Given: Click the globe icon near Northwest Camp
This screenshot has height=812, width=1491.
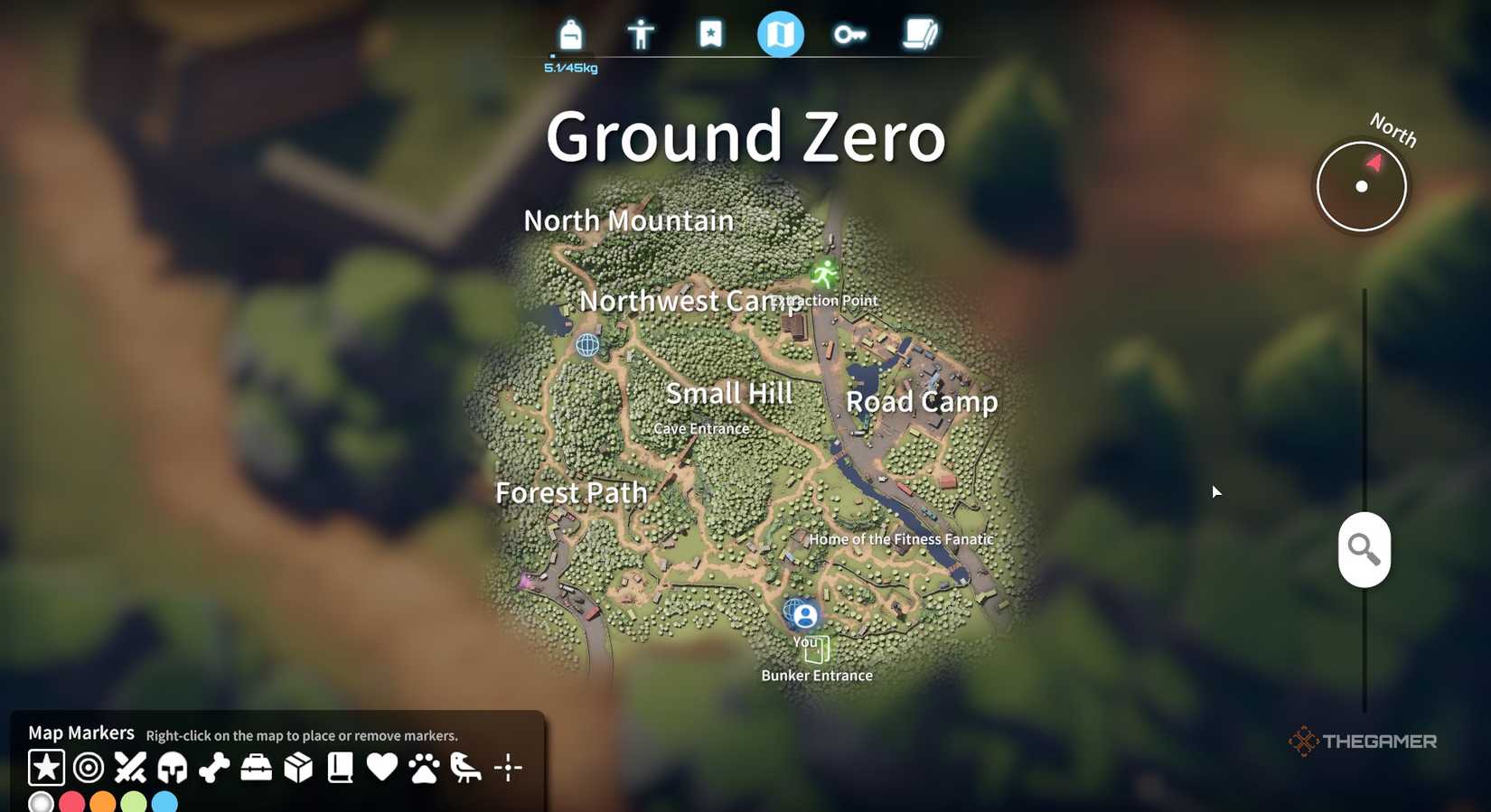Looking at the screenshot, I should coord(588,344).
